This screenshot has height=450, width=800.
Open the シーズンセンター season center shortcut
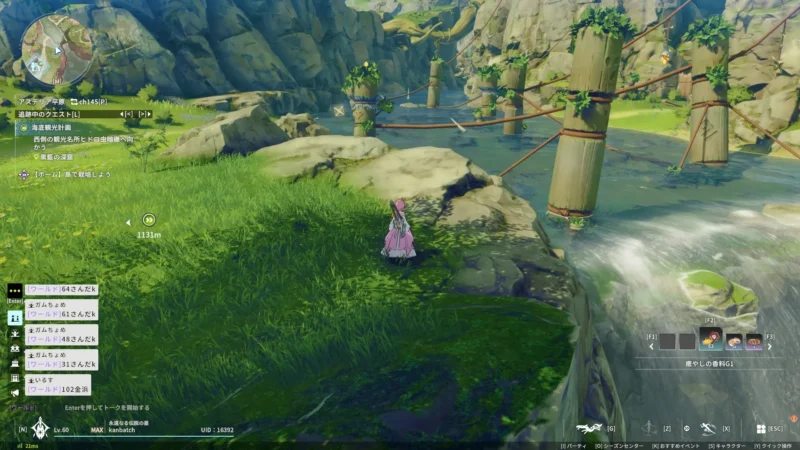point(622,445)
